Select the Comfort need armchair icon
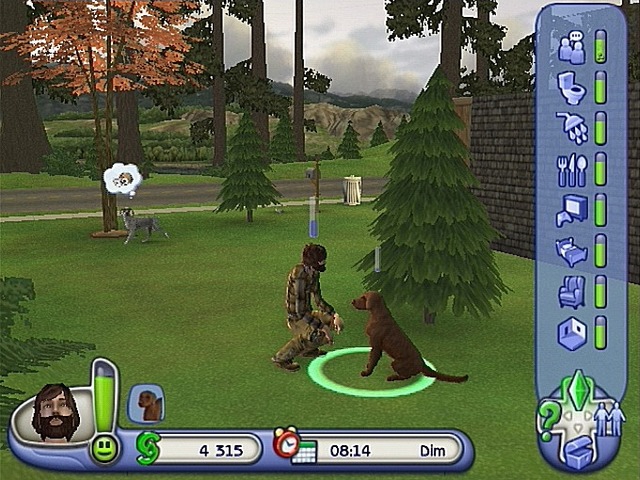 pyautogui.click(x=572, y=291)
